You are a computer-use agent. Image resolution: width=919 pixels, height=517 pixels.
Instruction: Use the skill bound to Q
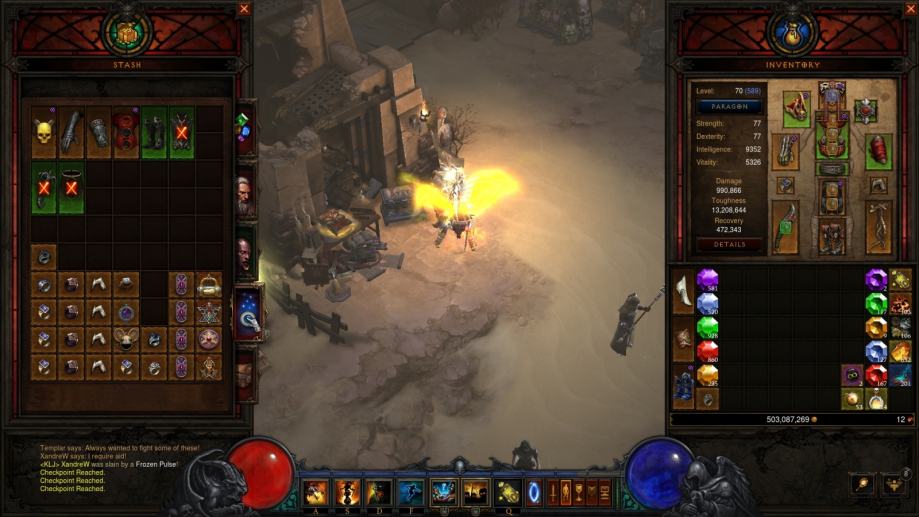507,492
